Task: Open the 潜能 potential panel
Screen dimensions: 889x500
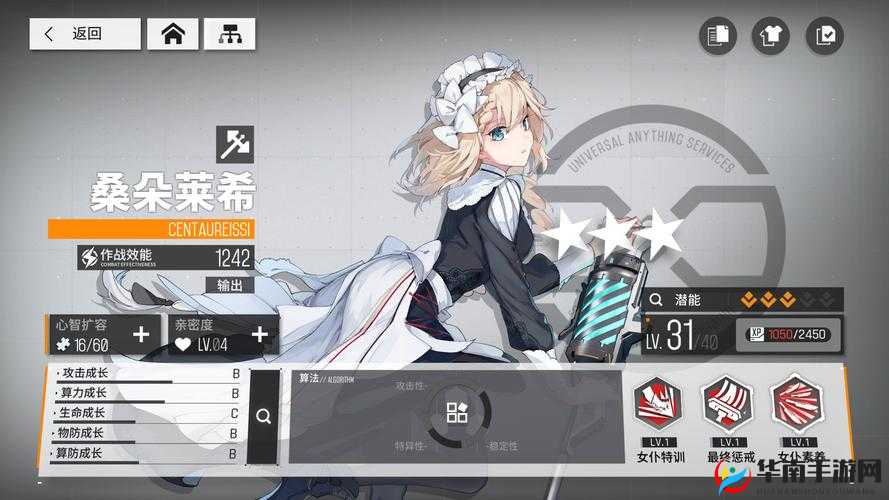Action: 742,299
